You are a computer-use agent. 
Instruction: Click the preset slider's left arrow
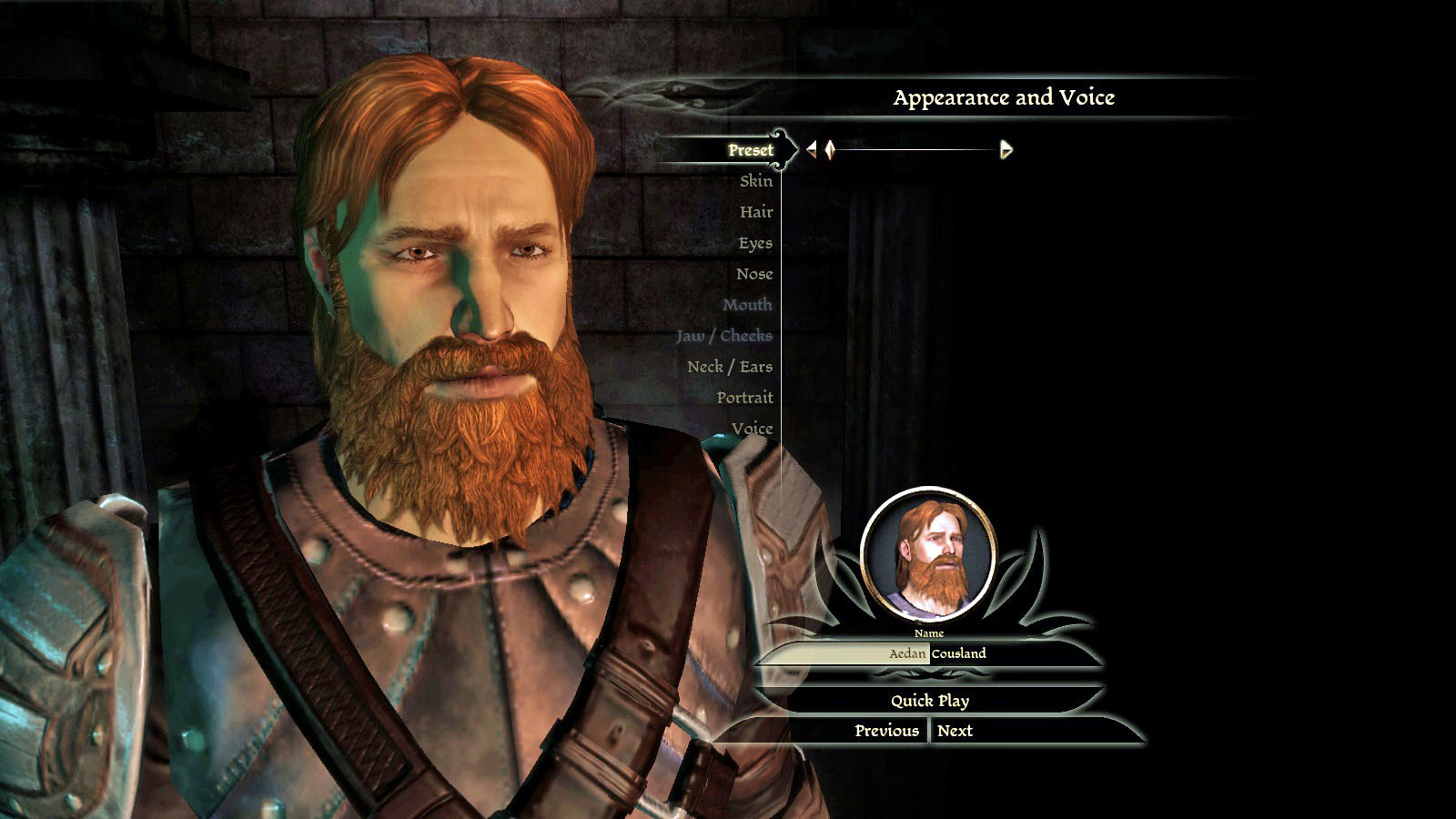coord(811,149)
